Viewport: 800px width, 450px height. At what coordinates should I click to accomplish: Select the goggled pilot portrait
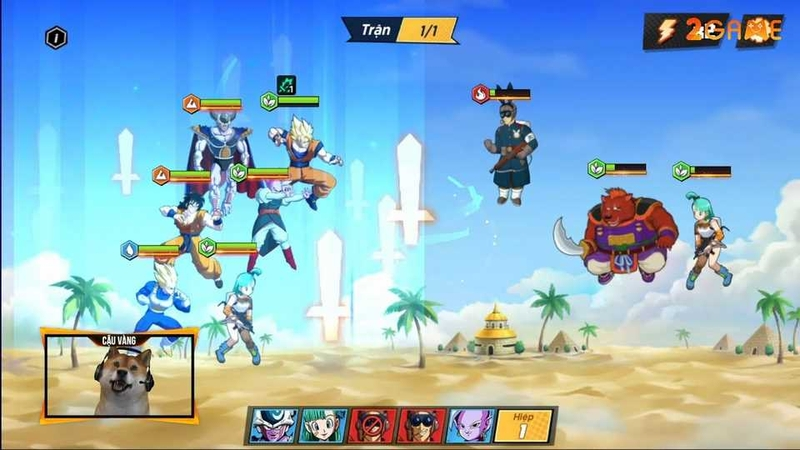[419, 426]
